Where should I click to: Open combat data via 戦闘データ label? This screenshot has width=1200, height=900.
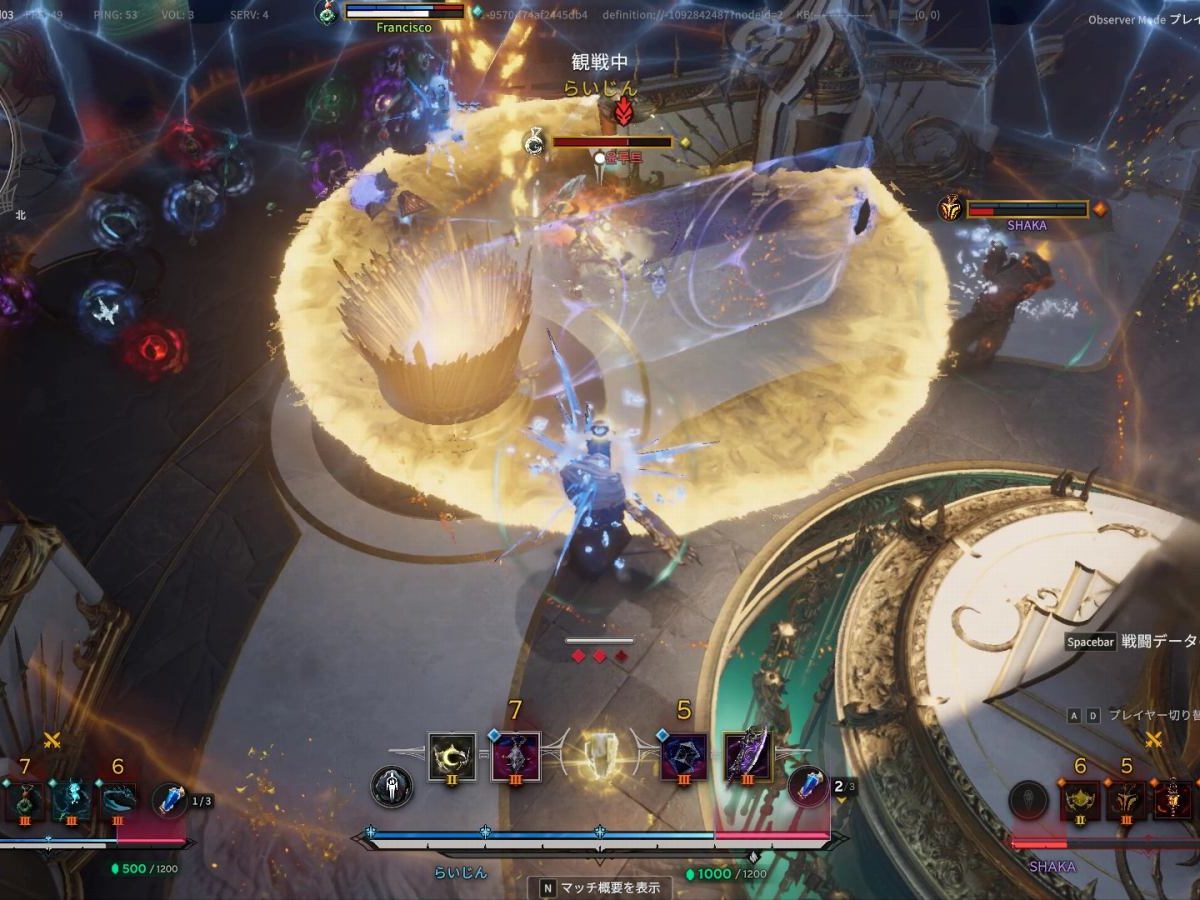coord(1158,642)
